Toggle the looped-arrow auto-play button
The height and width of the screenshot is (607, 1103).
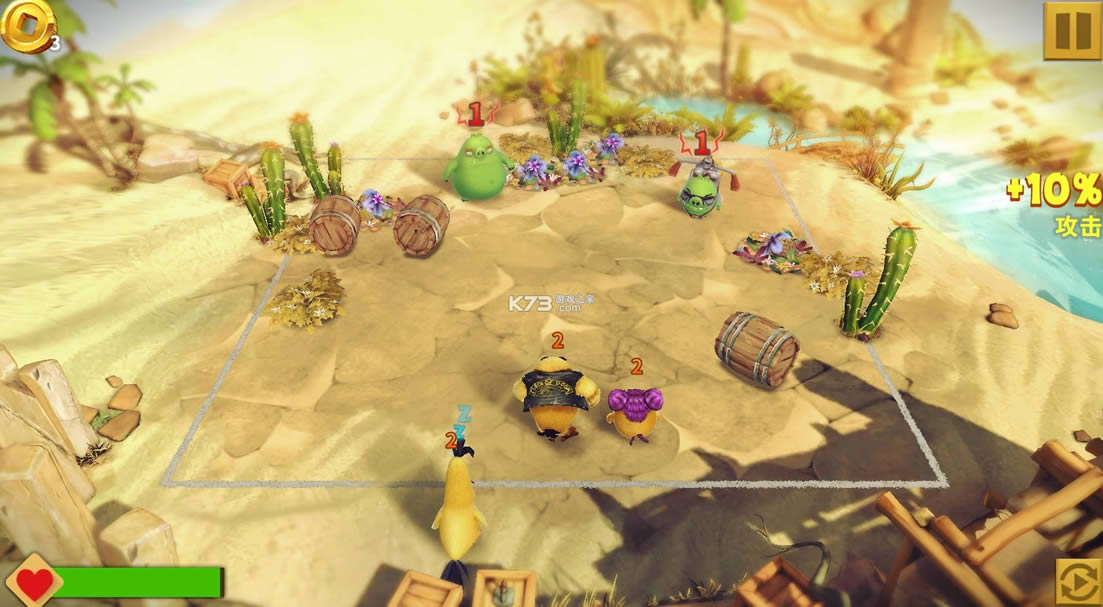pos(1079,582)
